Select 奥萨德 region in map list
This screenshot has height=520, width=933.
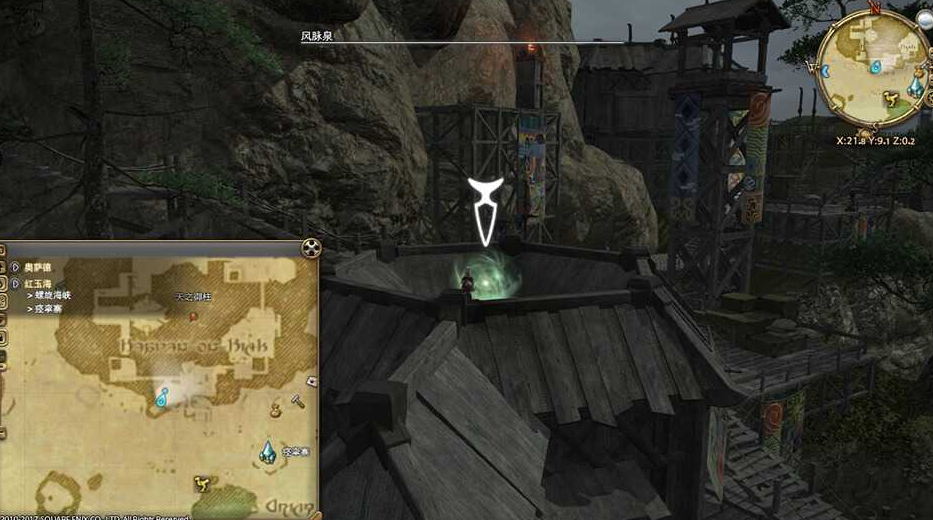(38, 267)
